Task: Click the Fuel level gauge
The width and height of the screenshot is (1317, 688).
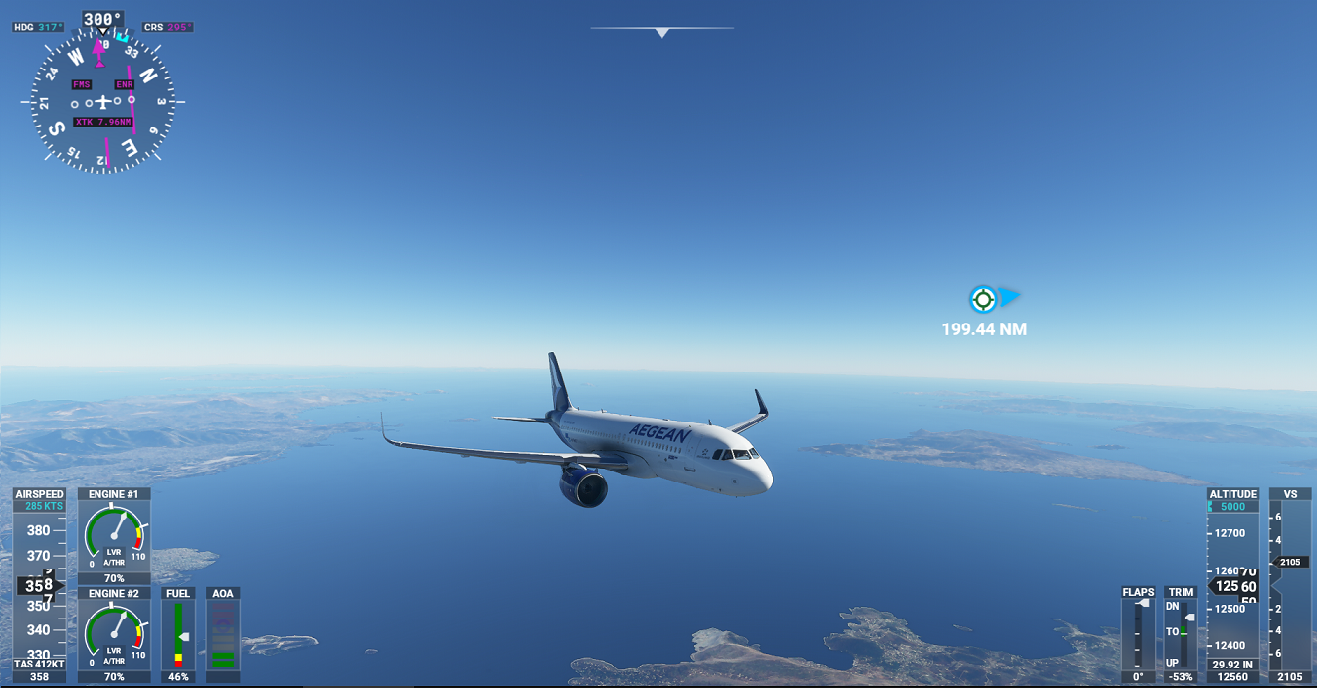Action: point(178,635)
